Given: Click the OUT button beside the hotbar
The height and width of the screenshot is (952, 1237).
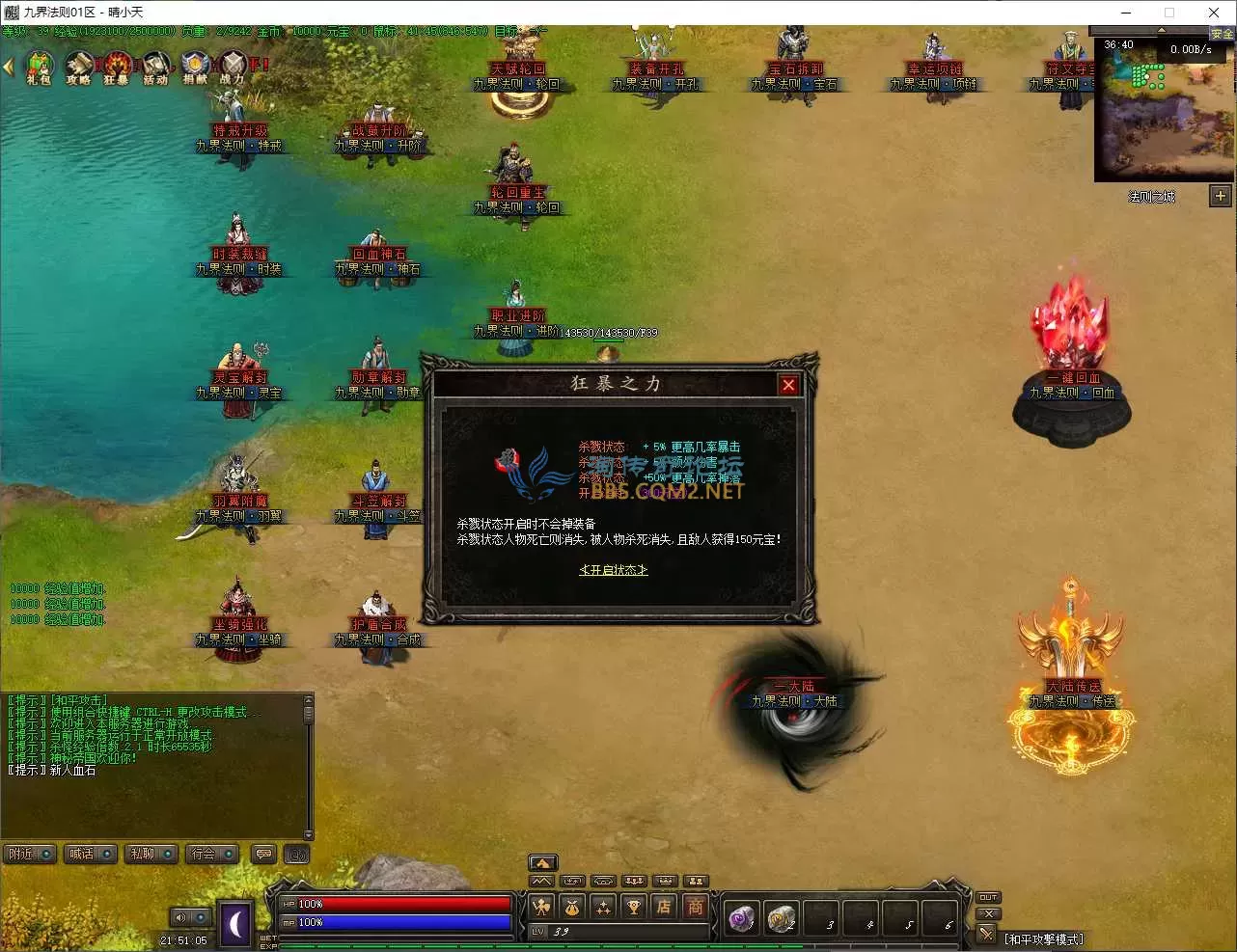Looking at the screenshot, I should 988,897.
